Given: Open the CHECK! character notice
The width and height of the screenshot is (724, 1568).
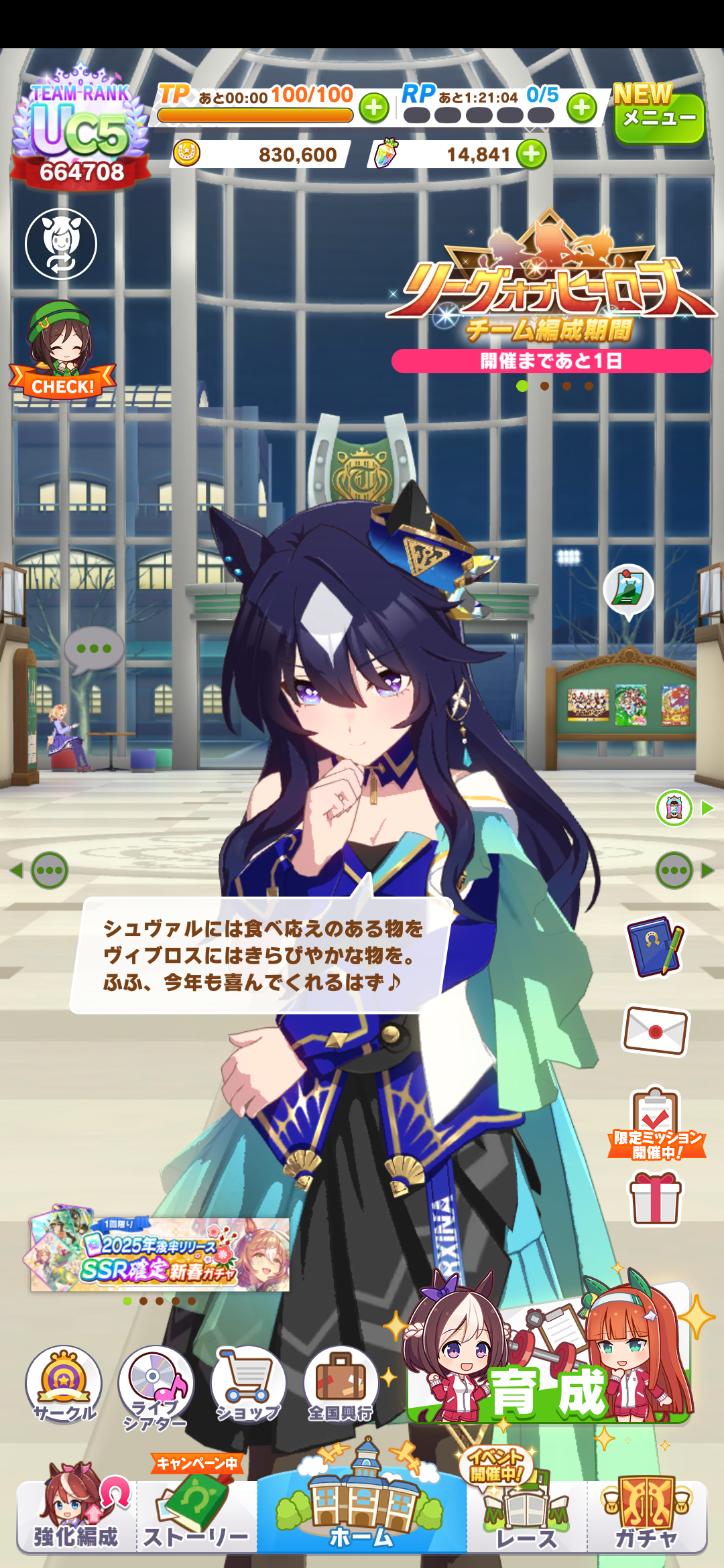Looking at the screenshot, I should point(62,351).
